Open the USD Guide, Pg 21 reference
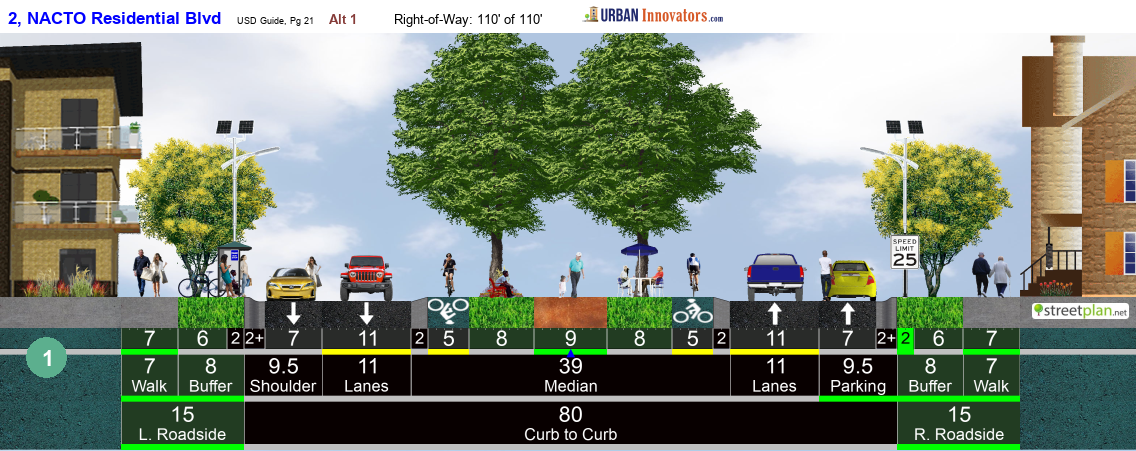 pos(275,20)
